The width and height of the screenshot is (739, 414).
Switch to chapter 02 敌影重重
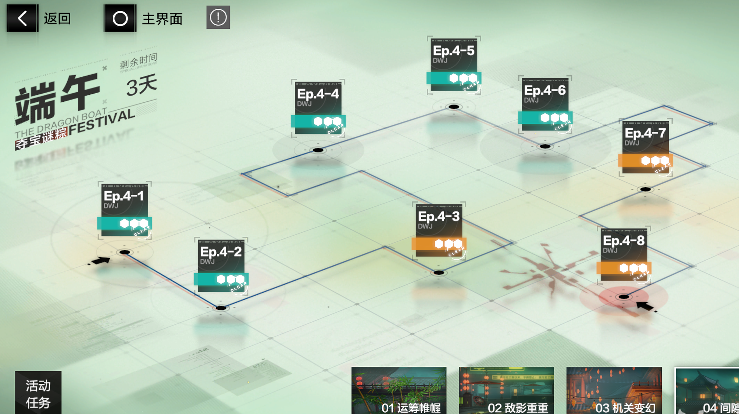coord(506,391)
